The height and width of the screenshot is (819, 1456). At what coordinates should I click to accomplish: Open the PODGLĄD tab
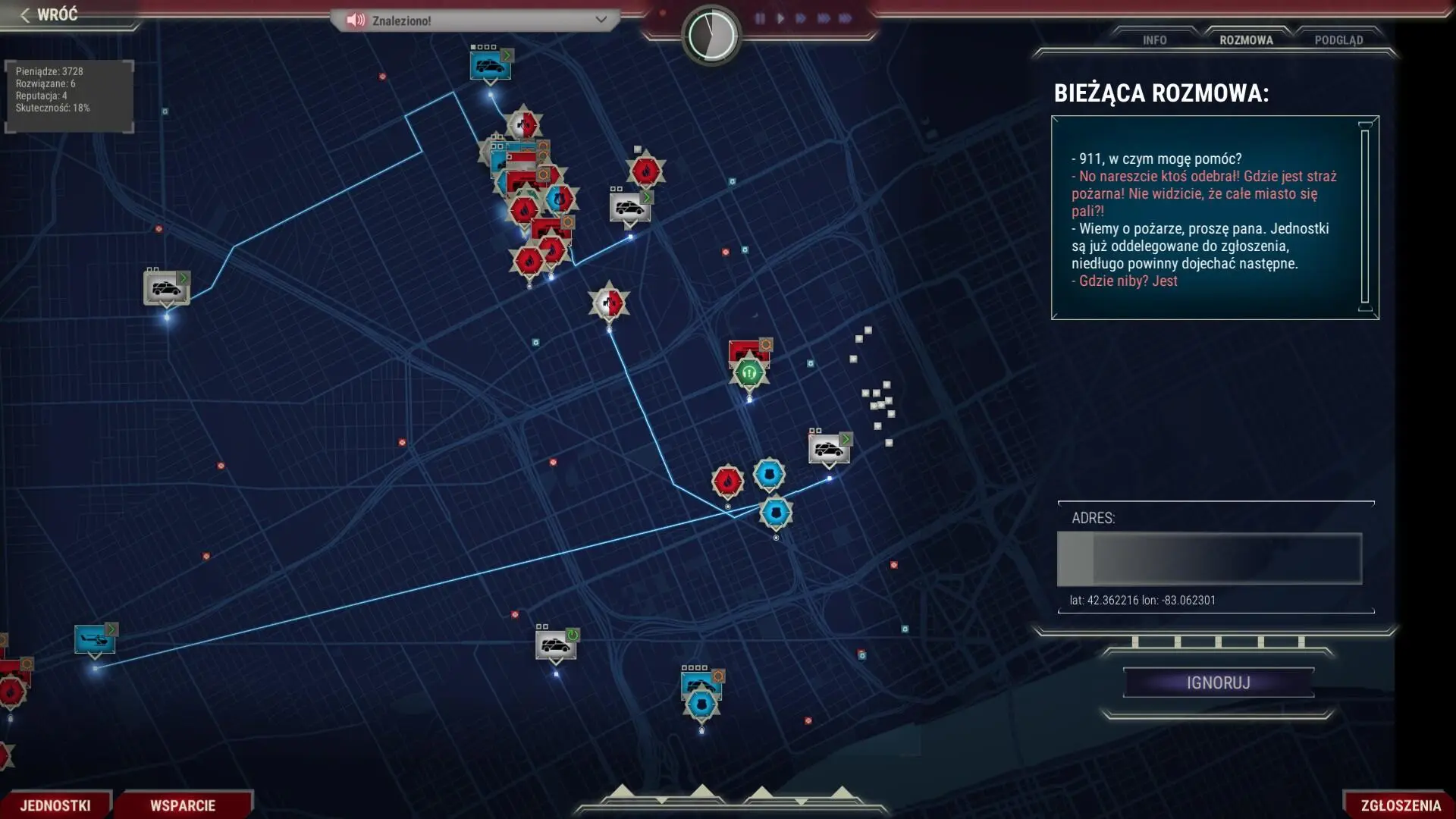click(x=1338, y=40)
